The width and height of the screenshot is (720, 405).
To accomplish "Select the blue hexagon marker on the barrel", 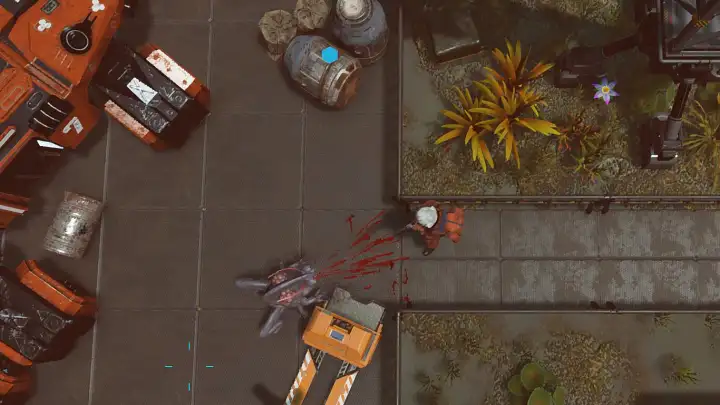I will pyautogui.click(x=330, y=55).
